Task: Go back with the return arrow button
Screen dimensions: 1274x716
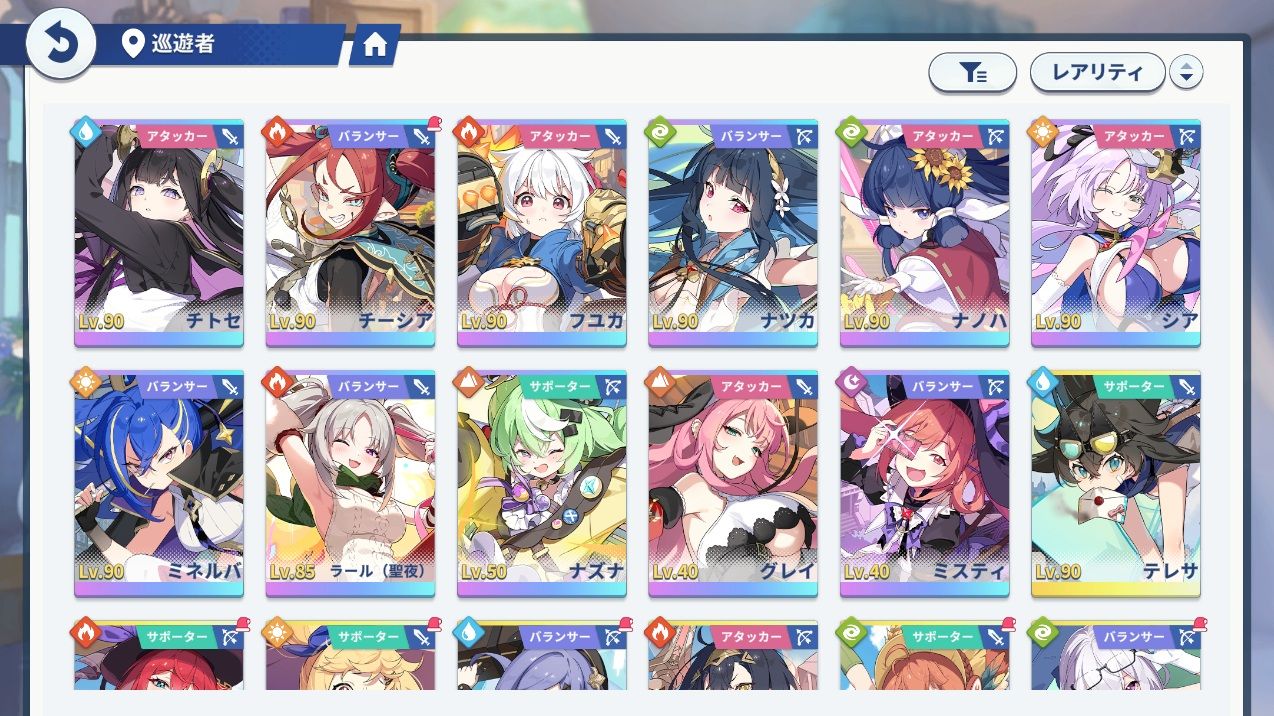Action: click(x=60, y=45)
